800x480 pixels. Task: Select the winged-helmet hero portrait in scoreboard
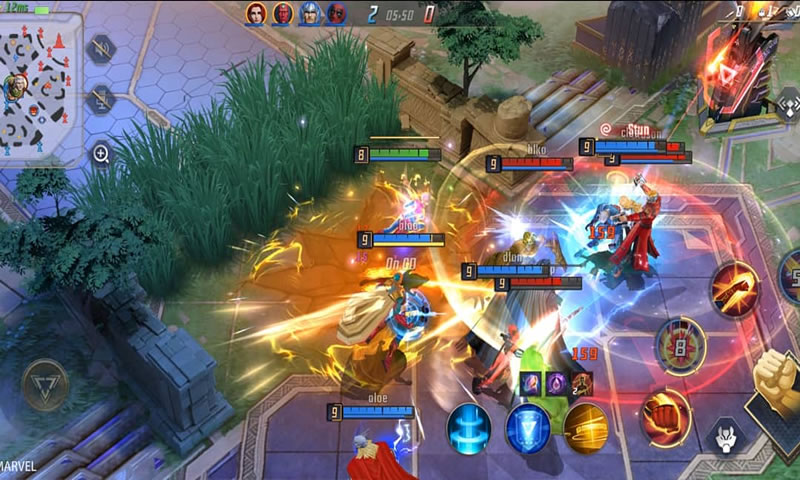pos(310,14)
